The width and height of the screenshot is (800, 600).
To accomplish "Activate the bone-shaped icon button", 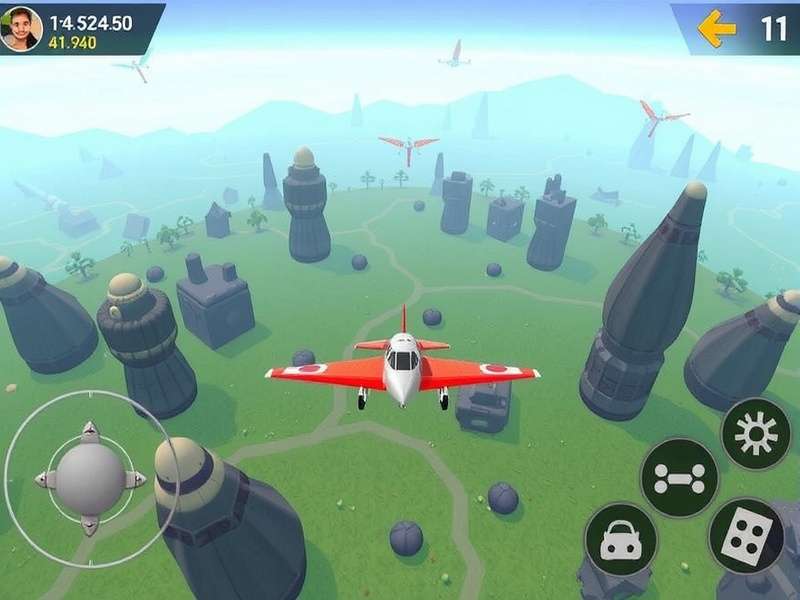I will 679,477.
